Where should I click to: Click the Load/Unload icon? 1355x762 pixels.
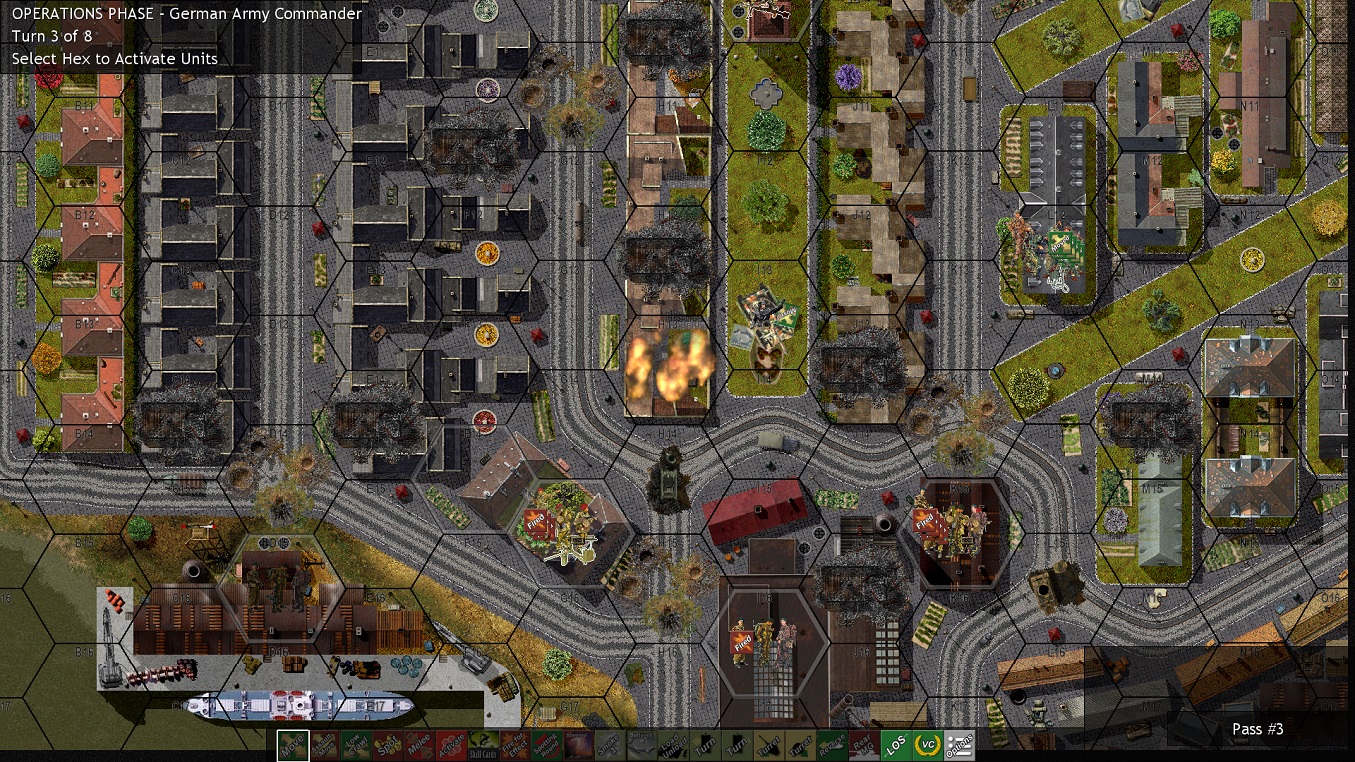tap(672, 745)
